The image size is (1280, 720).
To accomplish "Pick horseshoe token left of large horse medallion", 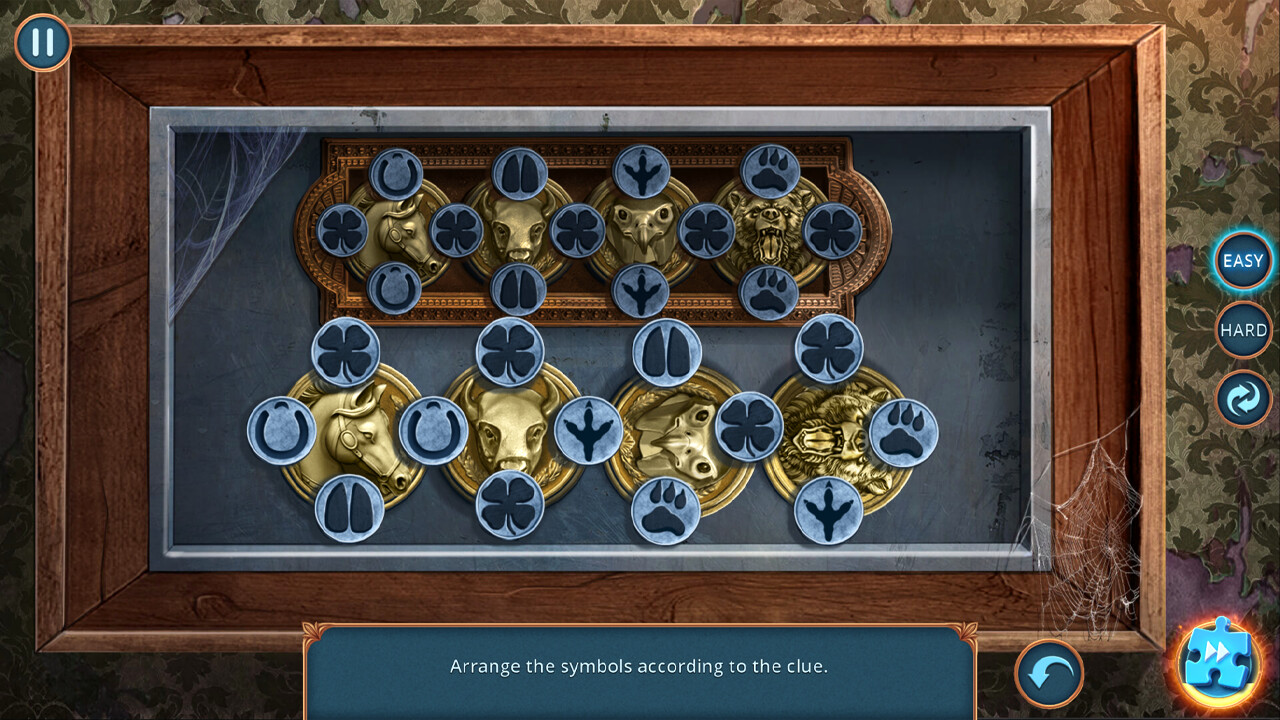I will click(x=282, y=431).
